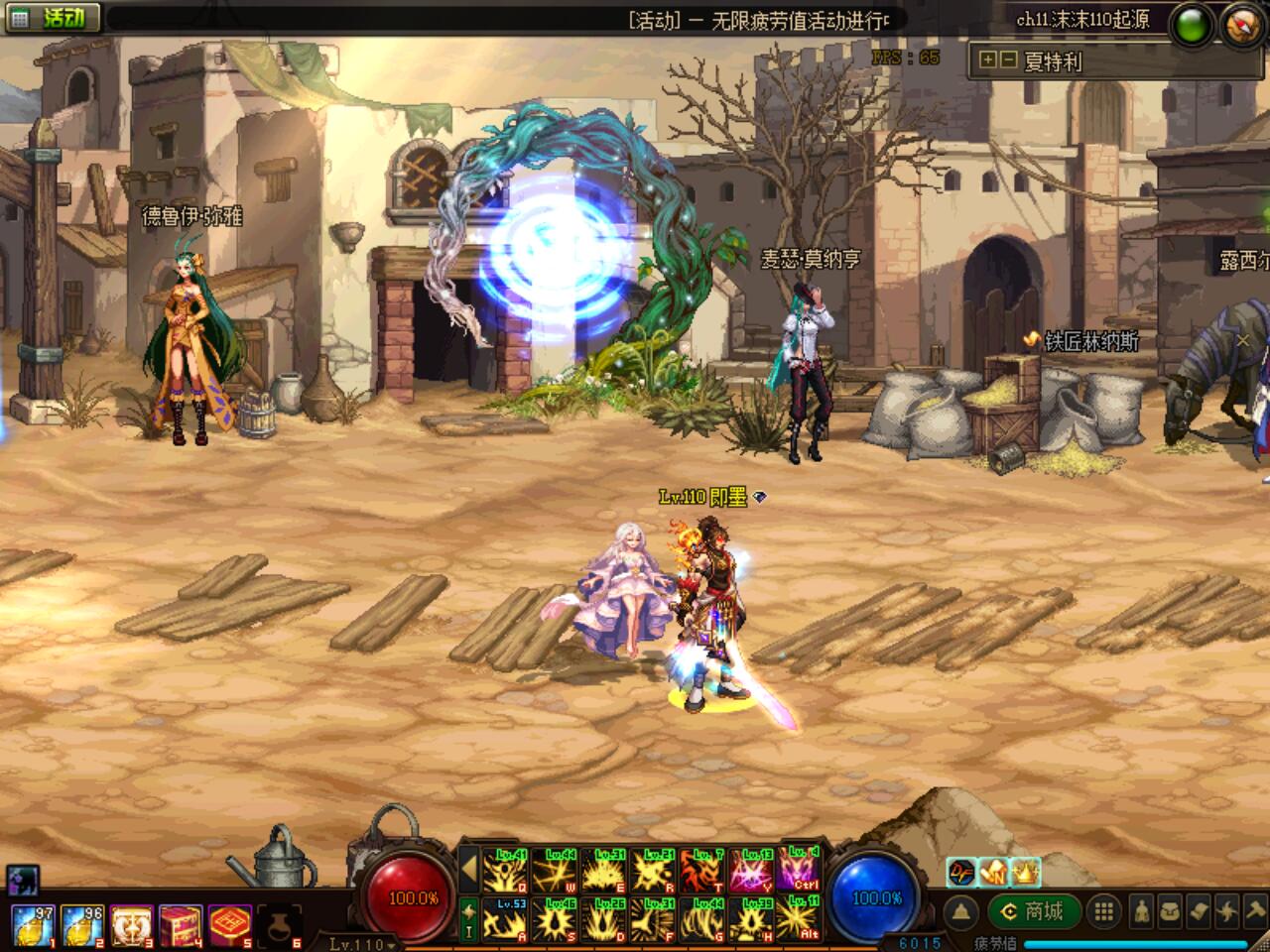
Task: Click the left arrow beside the skill bar
Action: click(x=469, y=872)
